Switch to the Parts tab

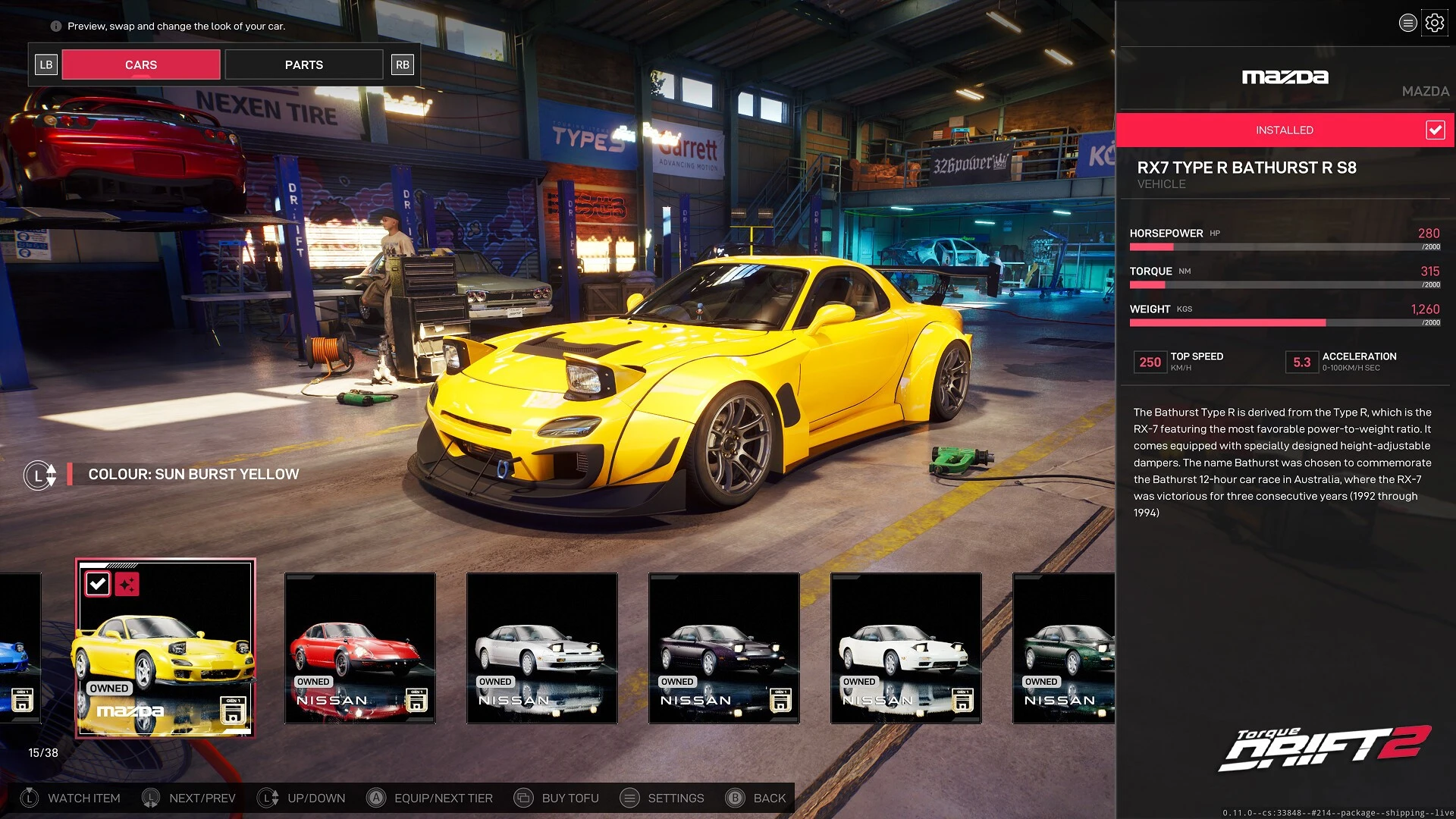click(x=303, y=65)
